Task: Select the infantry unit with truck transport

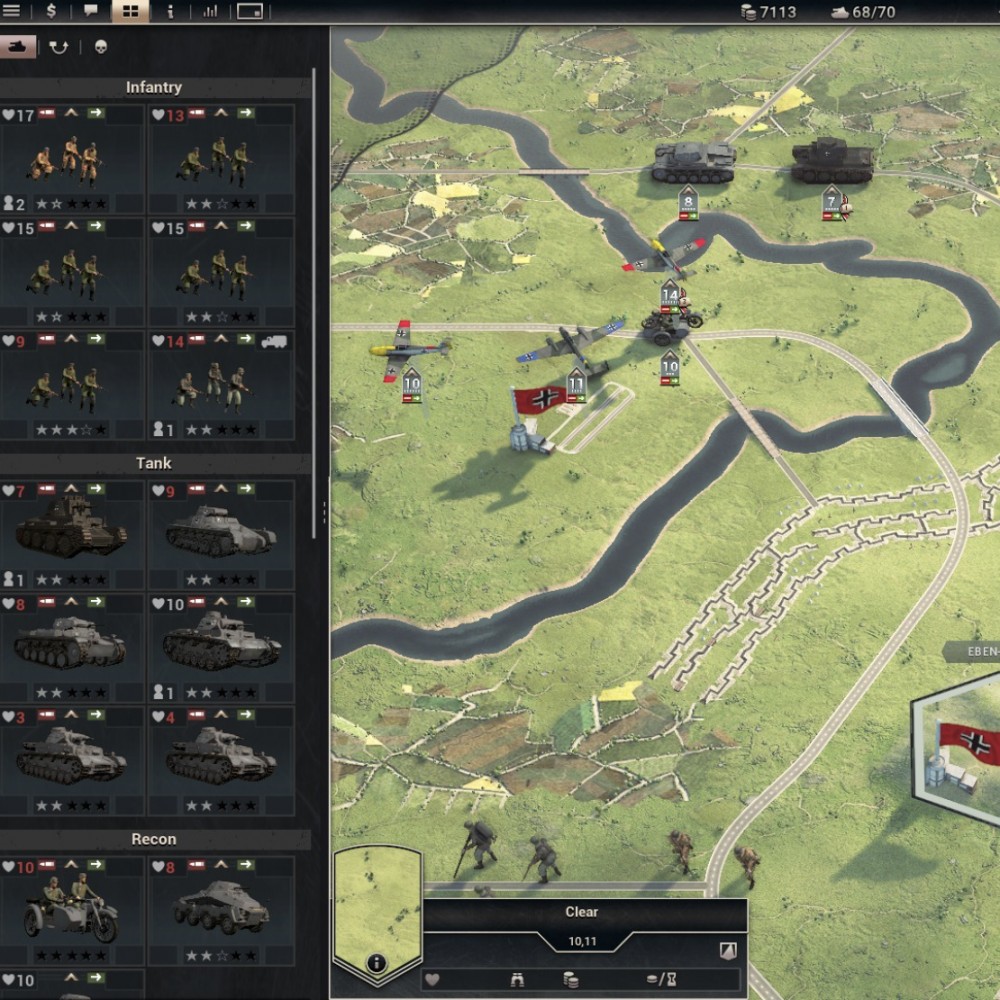Action: [x=221, y=386]
